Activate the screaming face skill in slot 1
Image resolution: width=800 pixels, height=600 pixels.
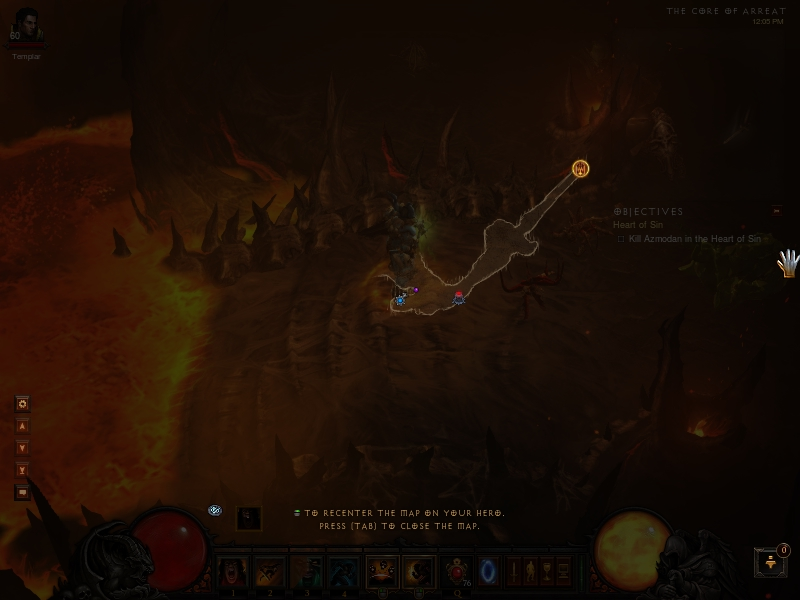233,572
